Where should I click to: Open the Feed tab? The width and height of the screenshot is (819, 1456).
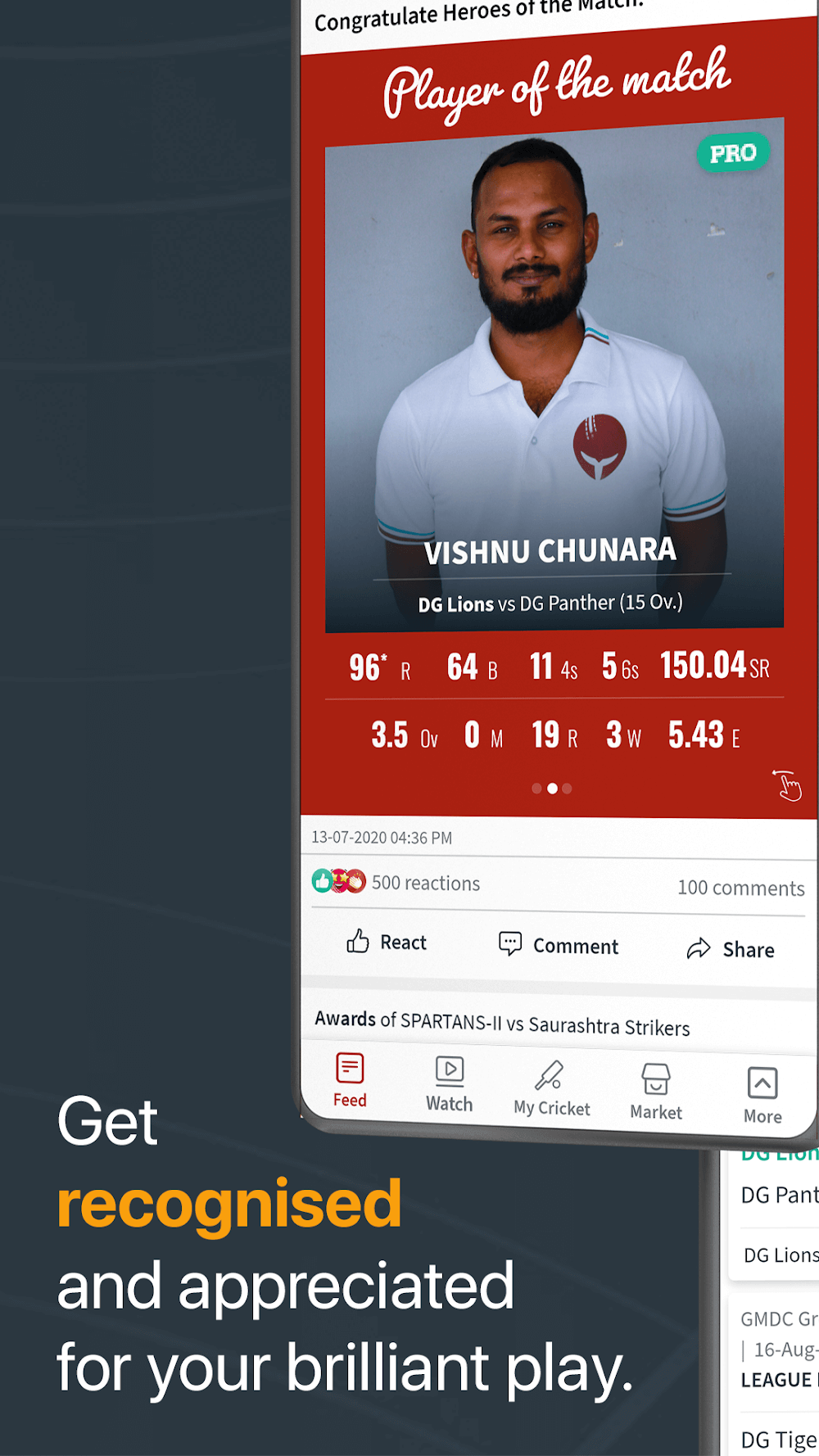[350, 1080]
